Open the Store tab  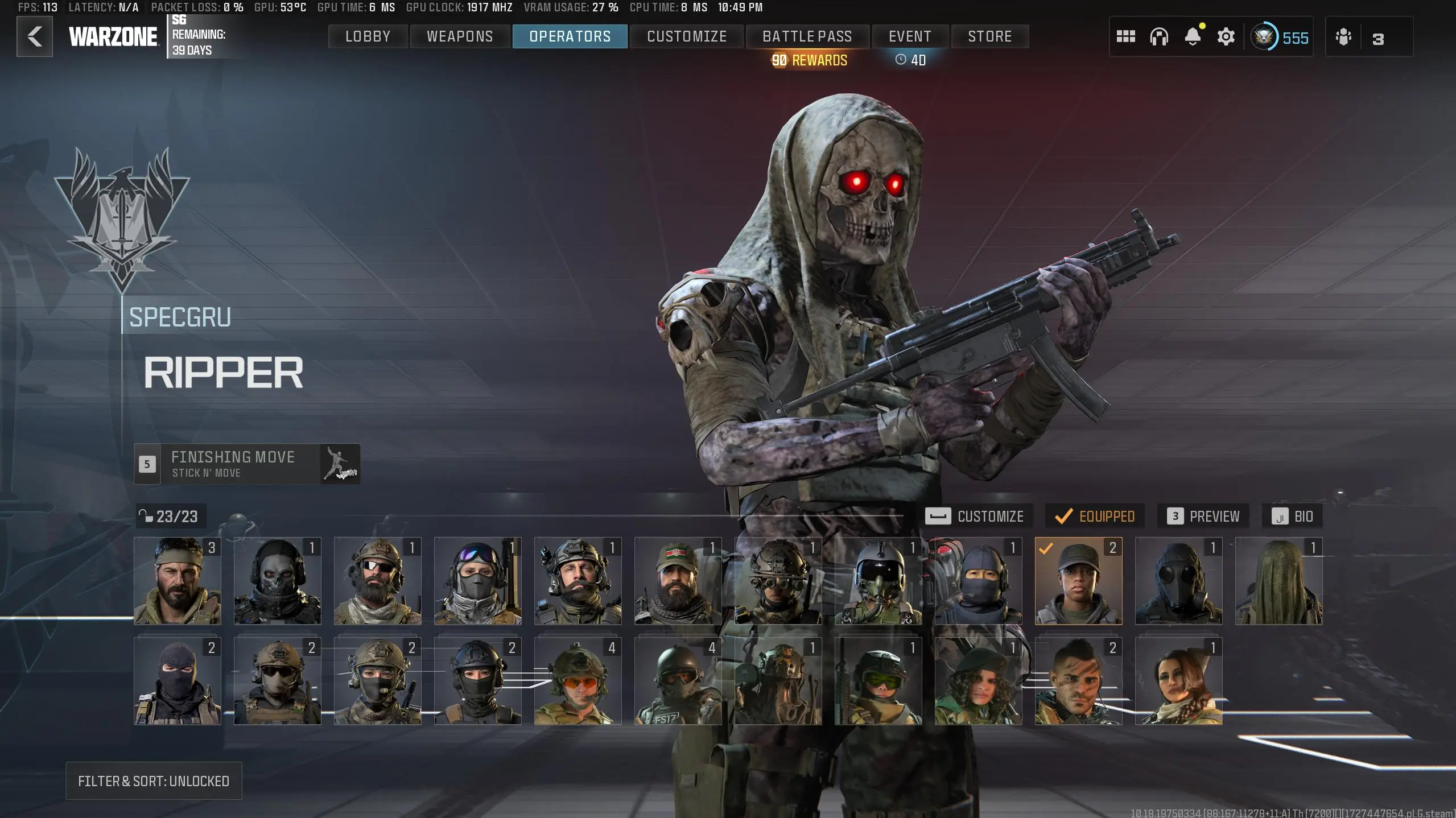(x=989, y=36)
